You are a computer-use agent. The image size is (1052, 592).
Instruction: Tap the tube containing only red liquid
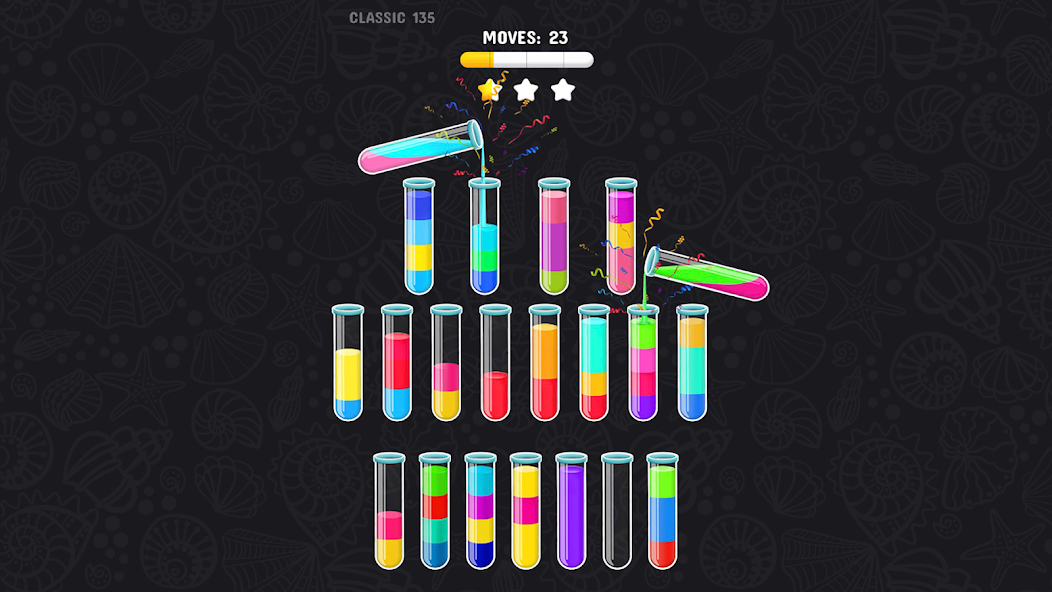click(x=495, y=363)
